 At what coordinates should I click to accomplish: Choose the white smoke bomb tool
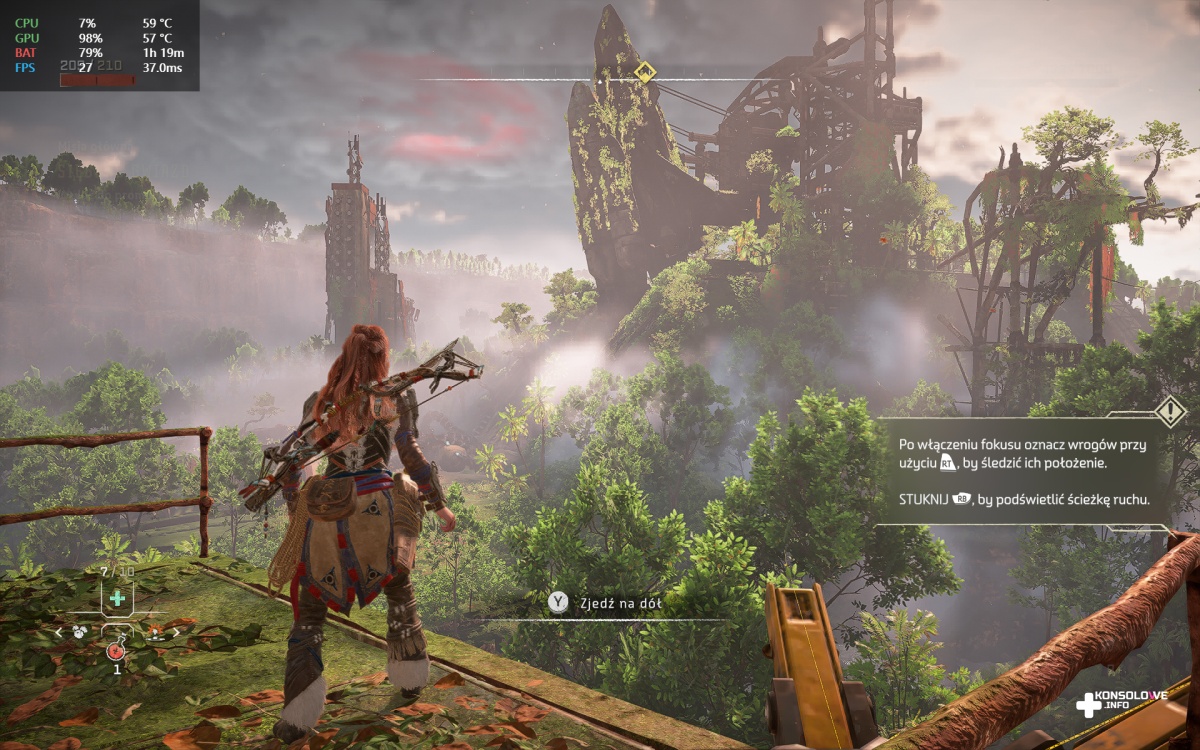78,632
